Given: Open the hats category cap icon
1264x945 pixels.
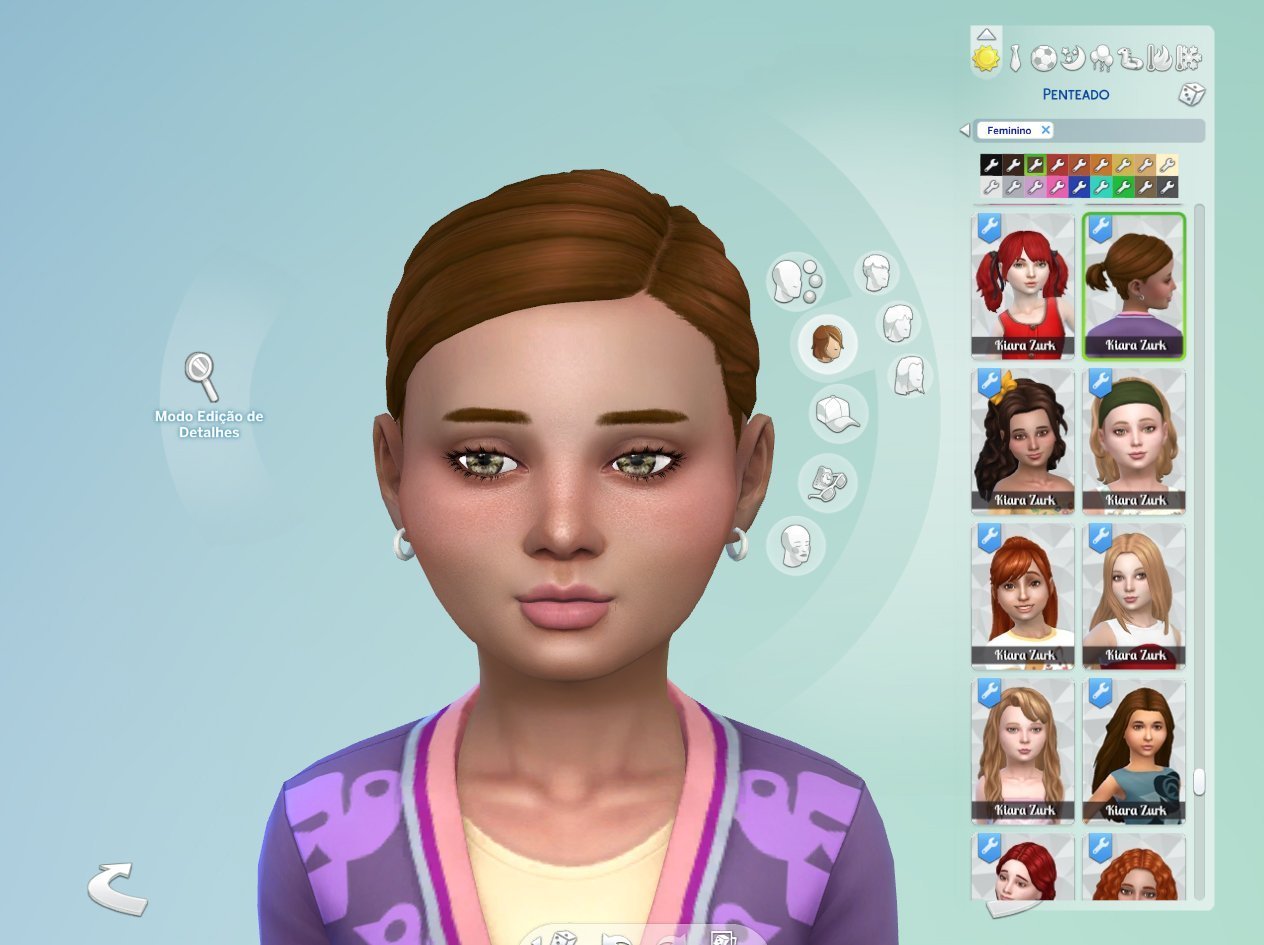Looking at the screenshot, I should (837, 412).
